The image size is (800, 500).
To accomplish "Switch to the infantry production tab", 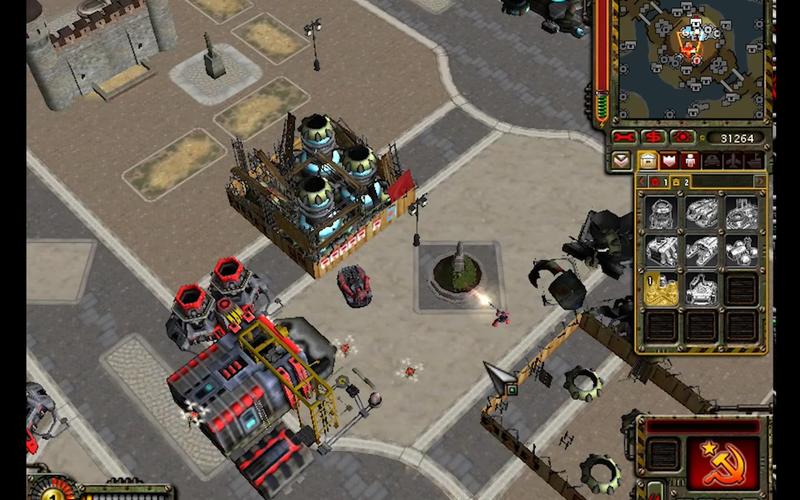I will [690, 160].
